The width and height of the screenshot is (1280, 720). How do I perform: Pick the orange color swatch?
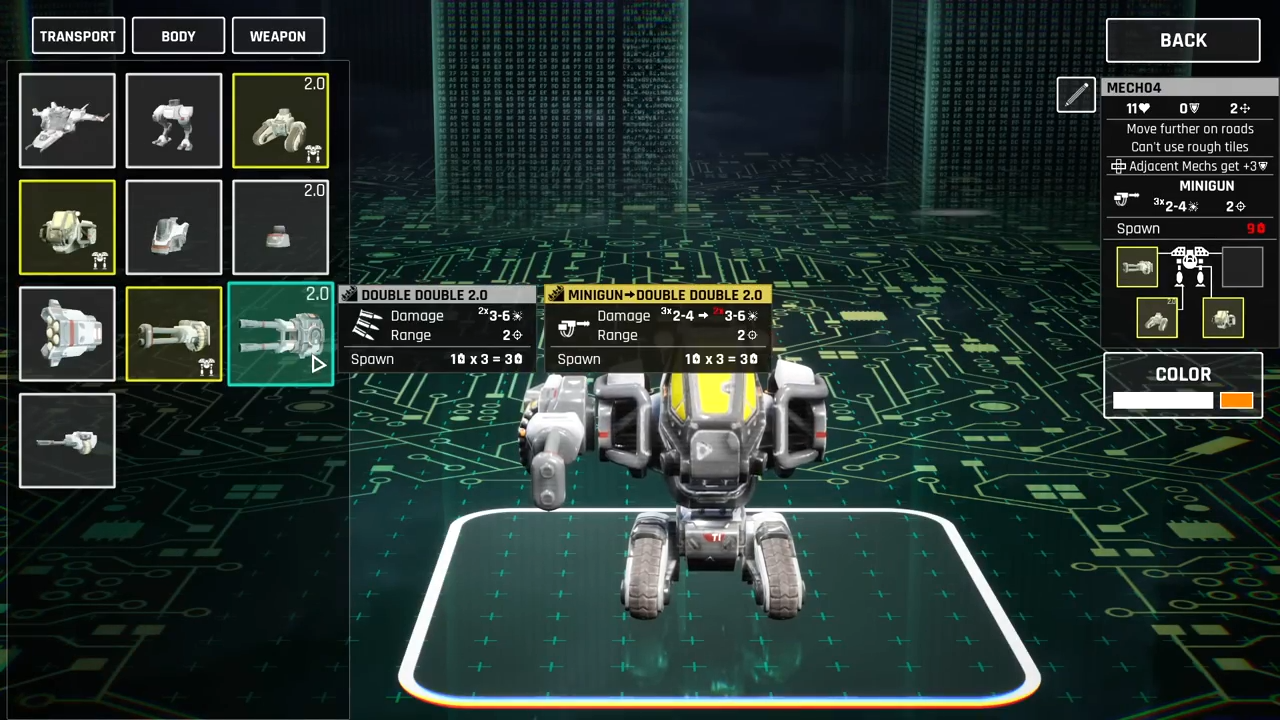pyautogui.click(x=1236, y=401)
